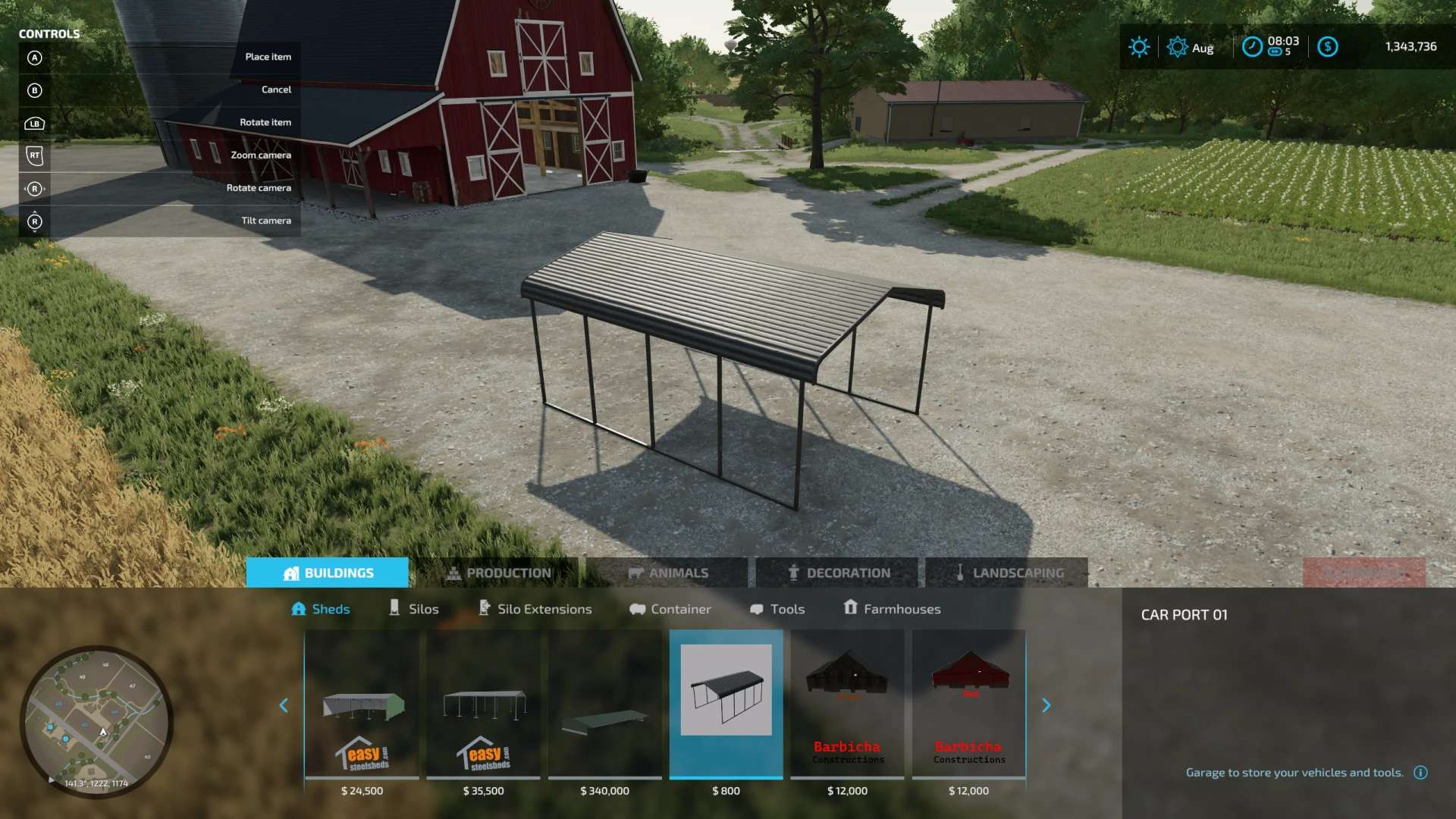Choose the Sheds subcategory
1456x819 pixels.
coord(321,609)
